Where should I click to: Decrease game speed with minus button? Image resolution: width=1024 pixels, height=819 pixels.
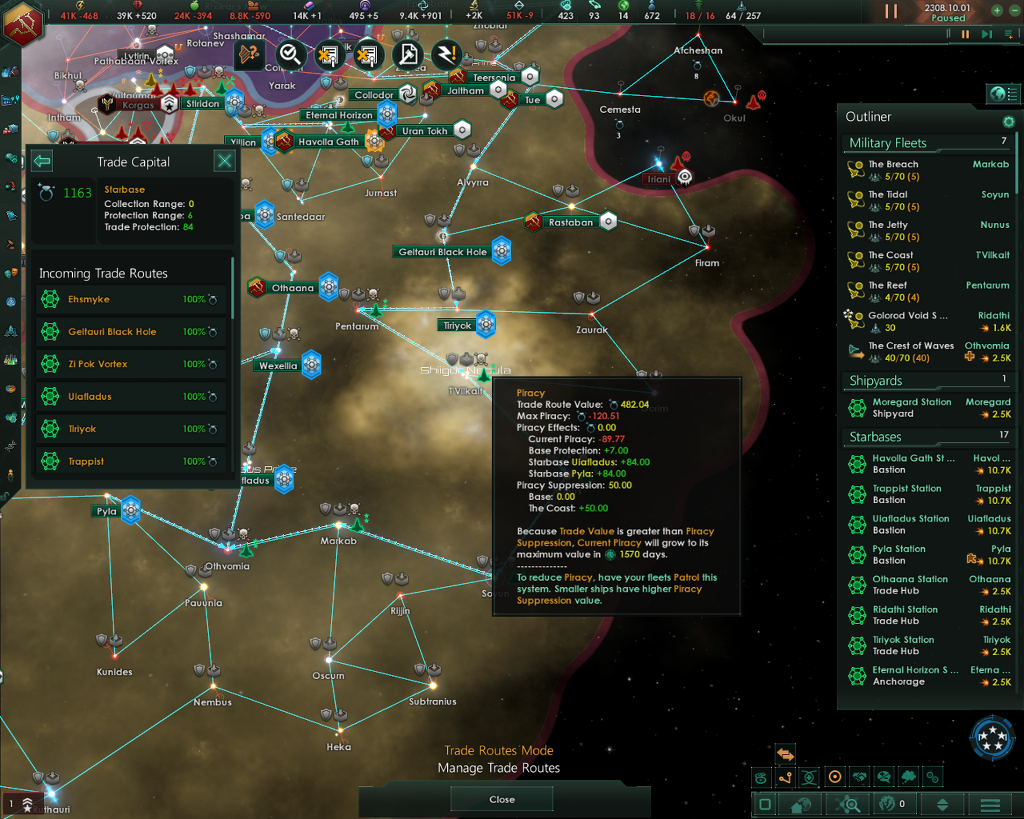pyautogui.click(x=1015, y=10)
